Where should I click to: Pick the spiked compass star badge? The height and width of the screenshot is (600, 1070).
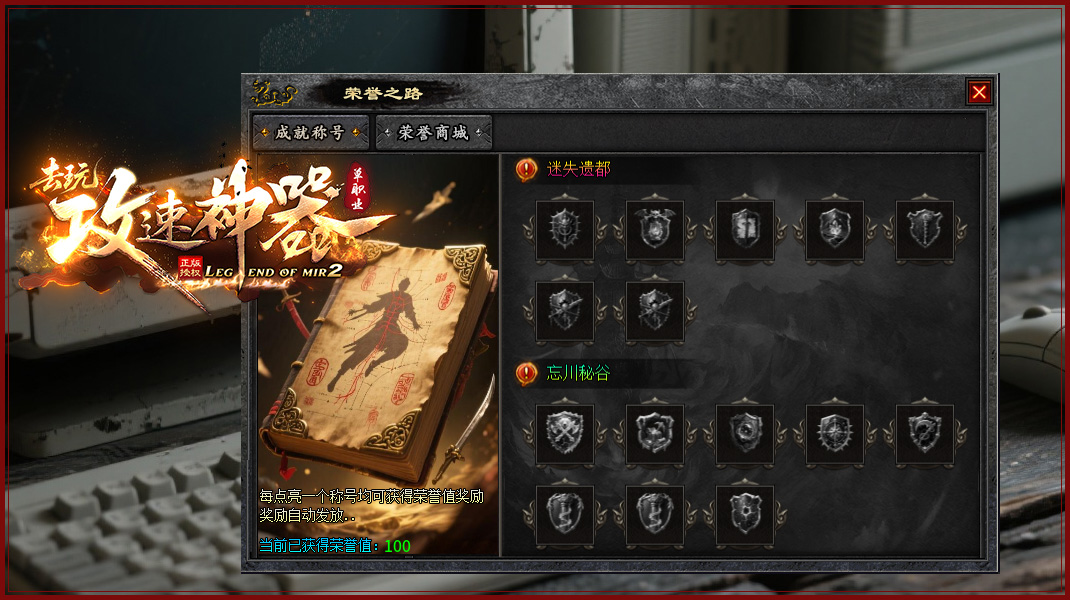835,434
